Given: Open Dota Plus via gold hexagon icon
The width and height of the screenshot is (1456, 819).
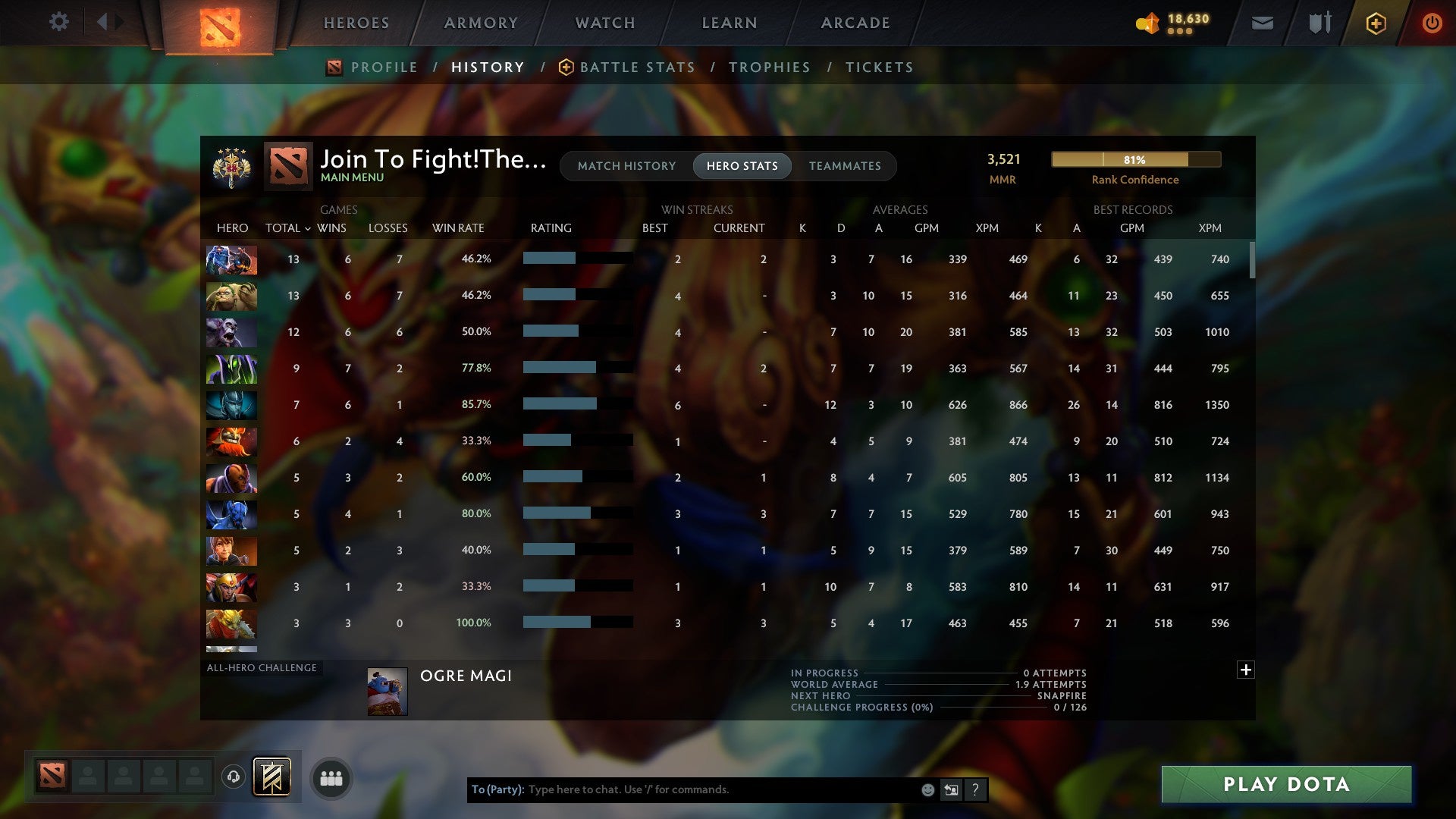Looking at the screenshot, I should 1375,23.
